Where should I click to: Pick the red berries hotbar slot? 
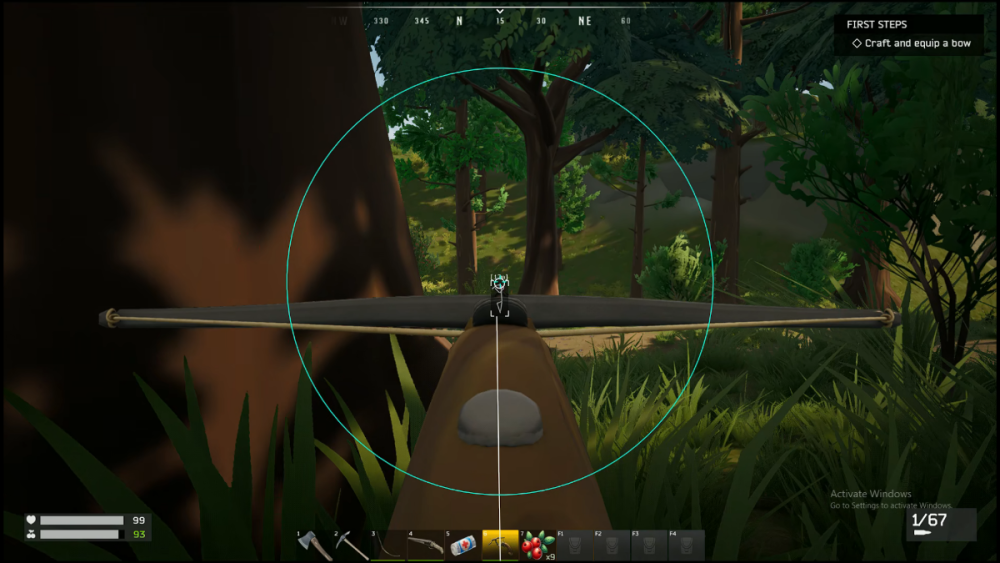[x=538, y=545]
